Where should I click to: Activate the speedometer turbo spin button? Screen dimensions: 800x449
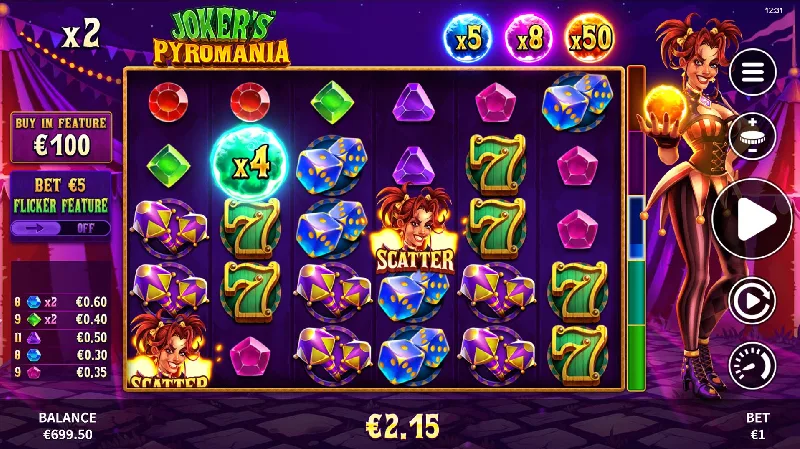[752, 365]
